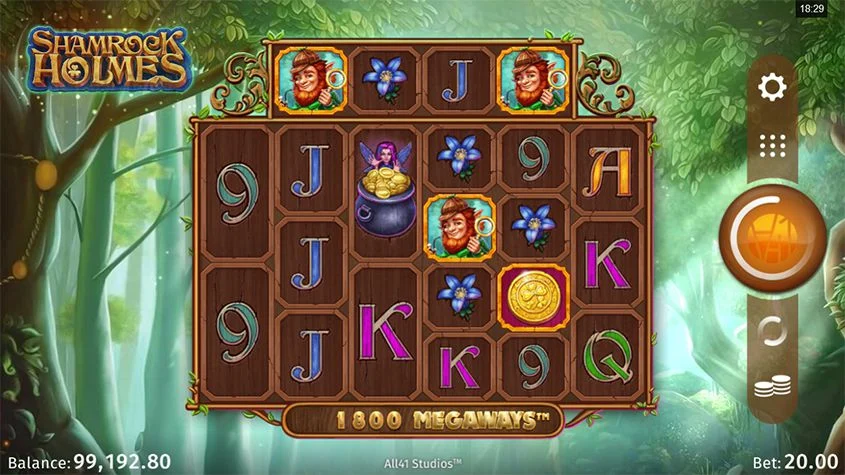Open the gear settings menu
Screen dimensions: 845x475
point(772,88)
